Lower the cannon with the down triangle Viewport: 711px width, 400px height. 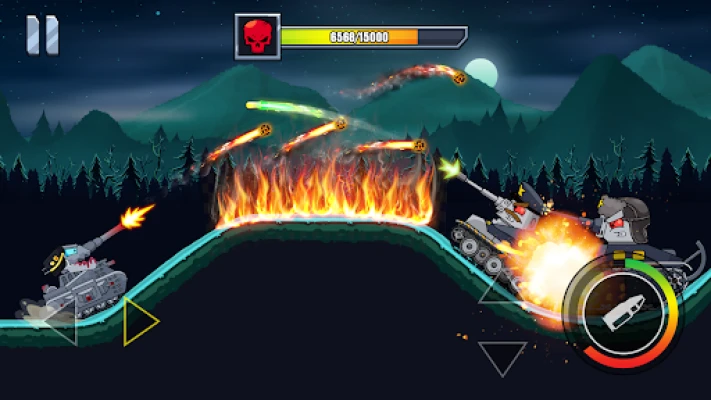pos(502,356)
